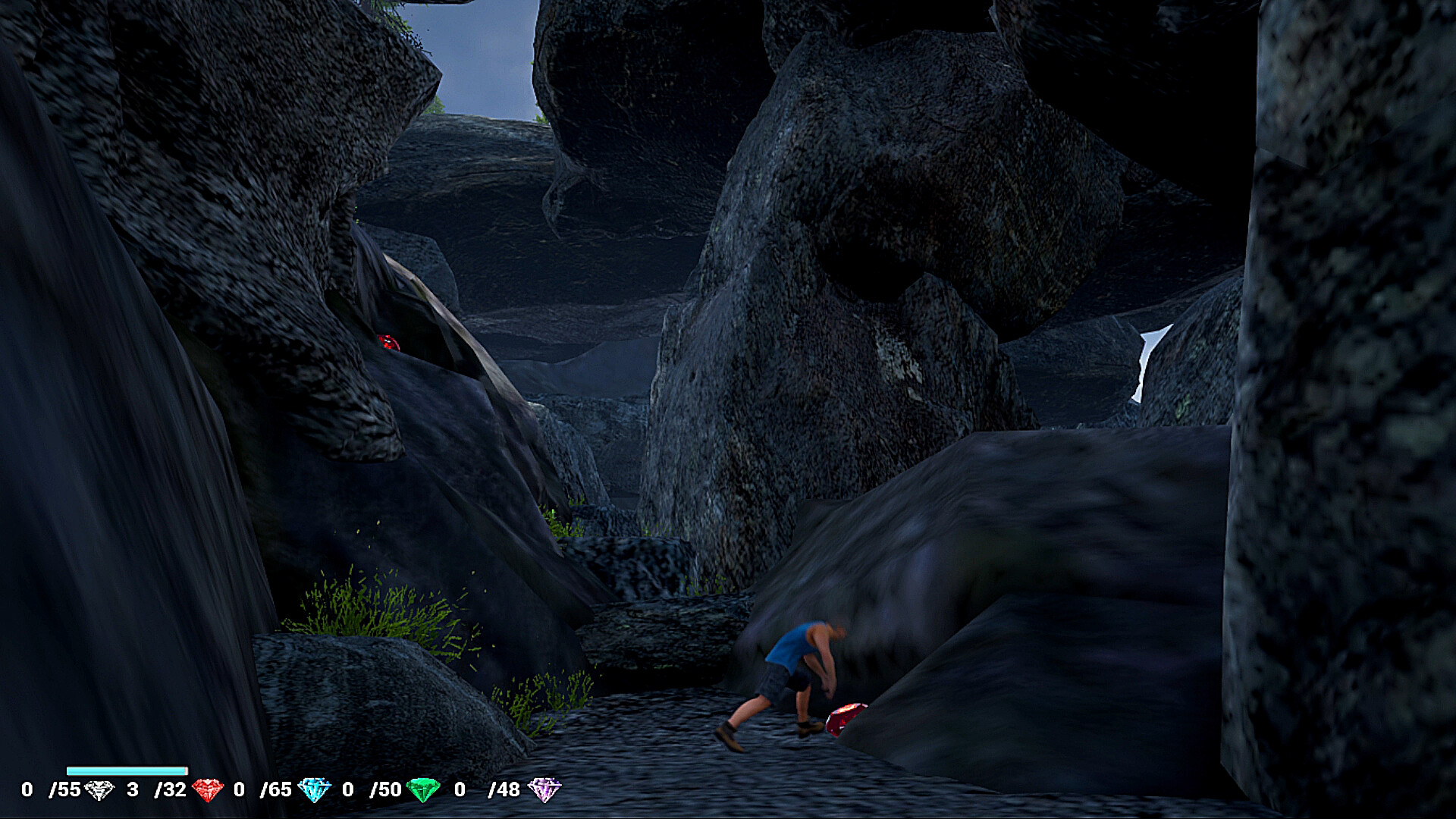
Task: Select the blue diamond gem icon
Action: point(314,790)
